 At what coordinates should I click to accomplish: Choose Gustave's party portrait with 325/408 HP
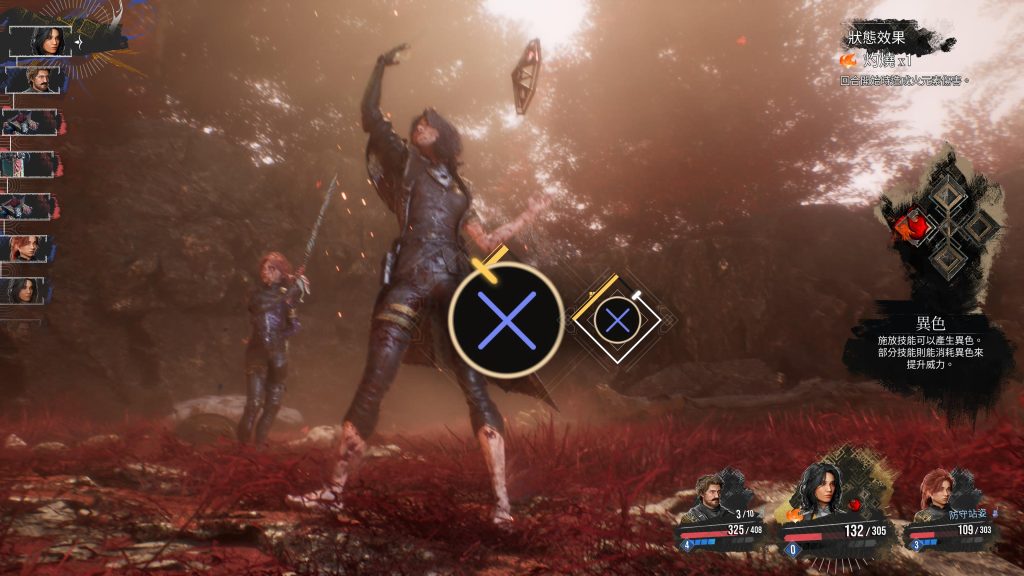(x=709, y=496)
